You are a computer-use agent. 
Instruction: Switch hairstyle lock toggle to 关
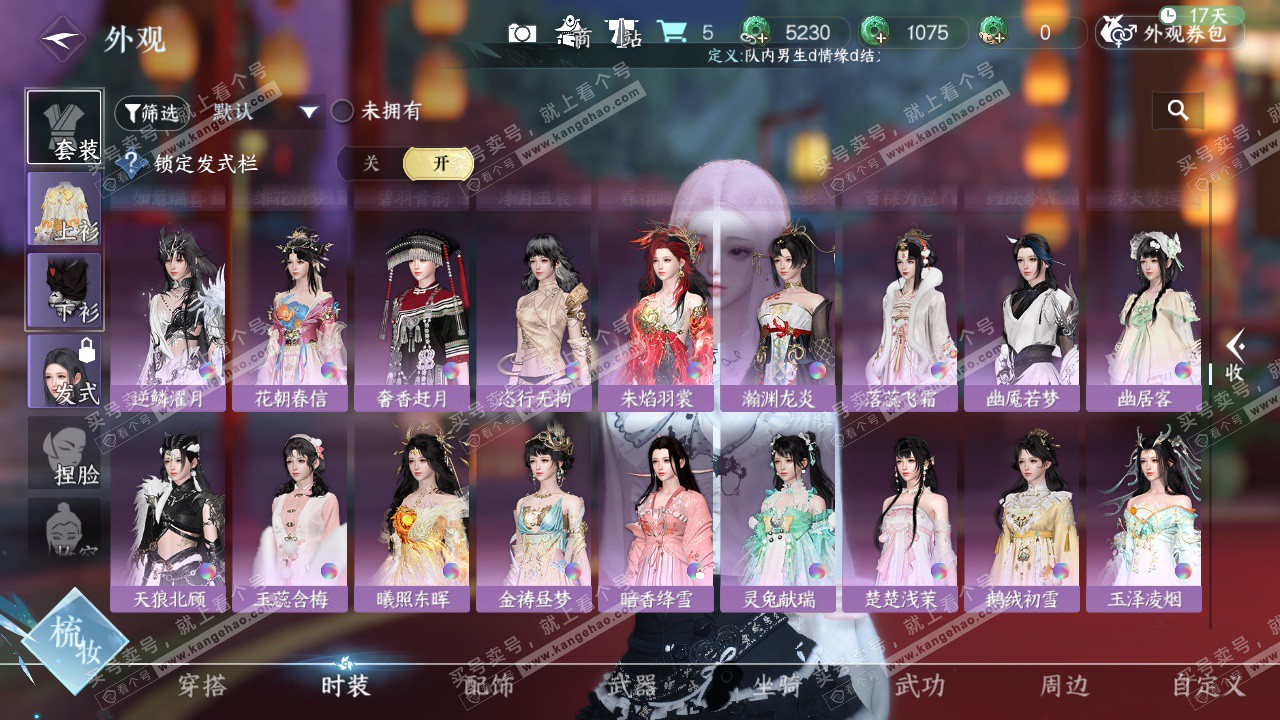coord(371,164)
